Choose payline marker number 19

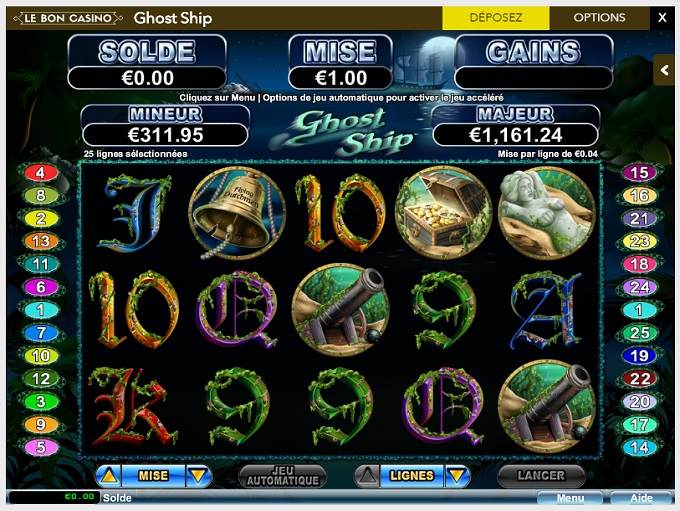638,355
